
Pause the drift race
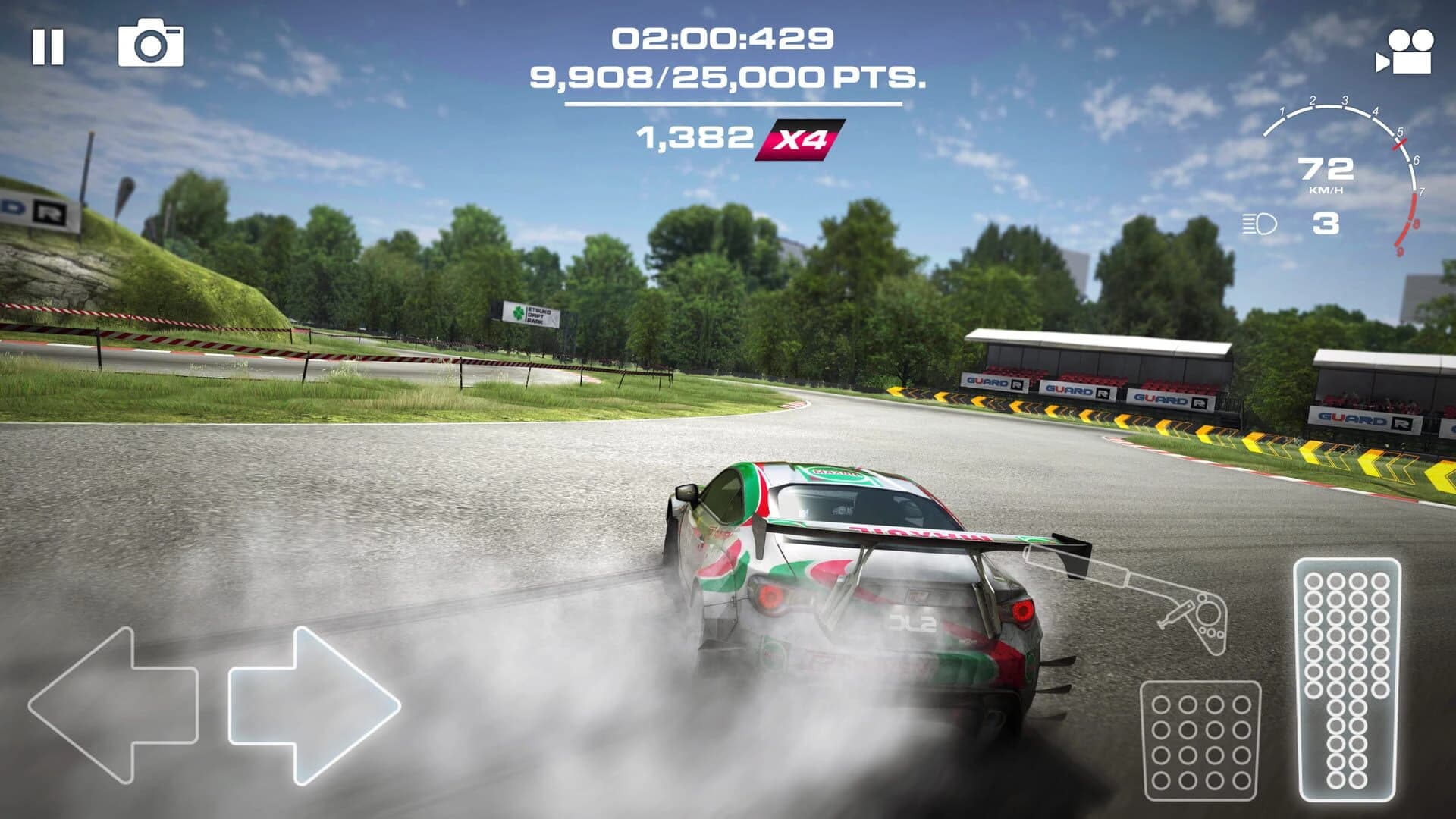click(x=48, y=47)
